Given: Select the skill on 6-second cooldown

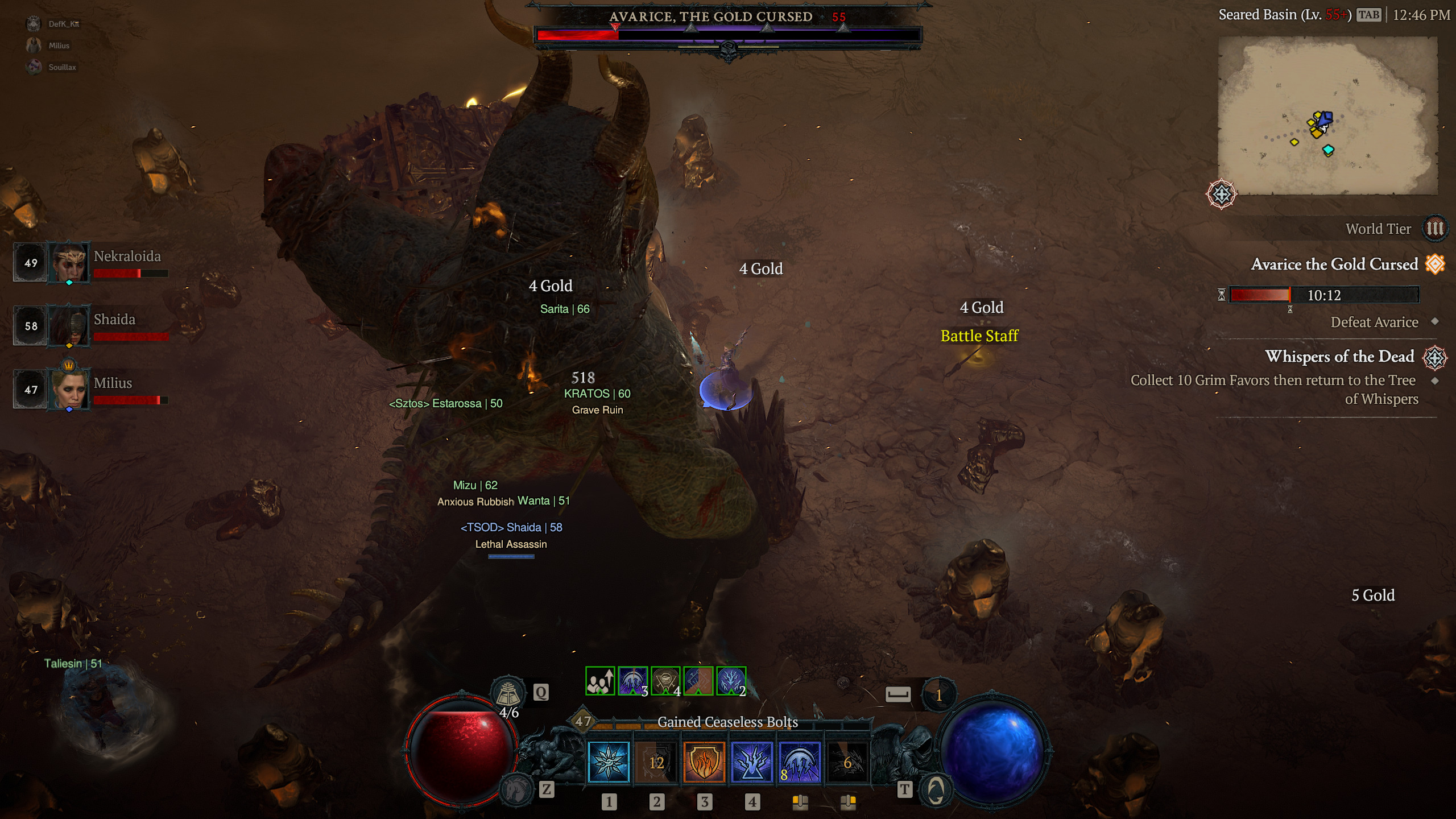Looking at the screenshot, I should (x=847, y=762).
